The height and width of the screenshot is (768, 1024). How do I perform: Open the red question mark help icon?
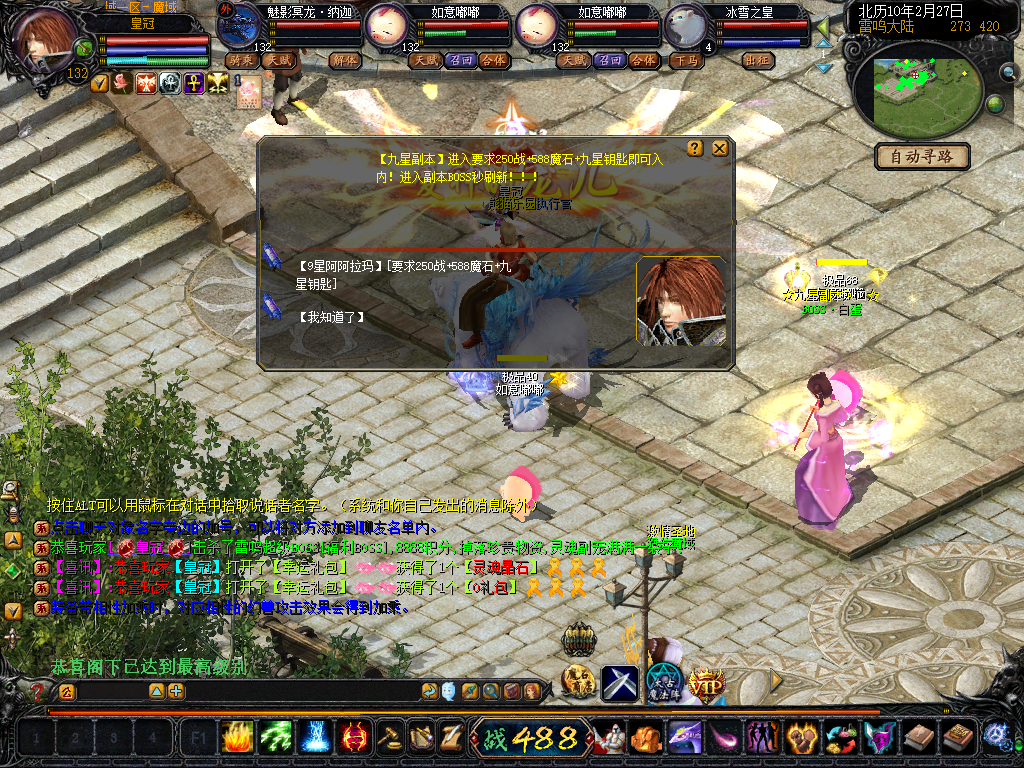click(37, 691)
